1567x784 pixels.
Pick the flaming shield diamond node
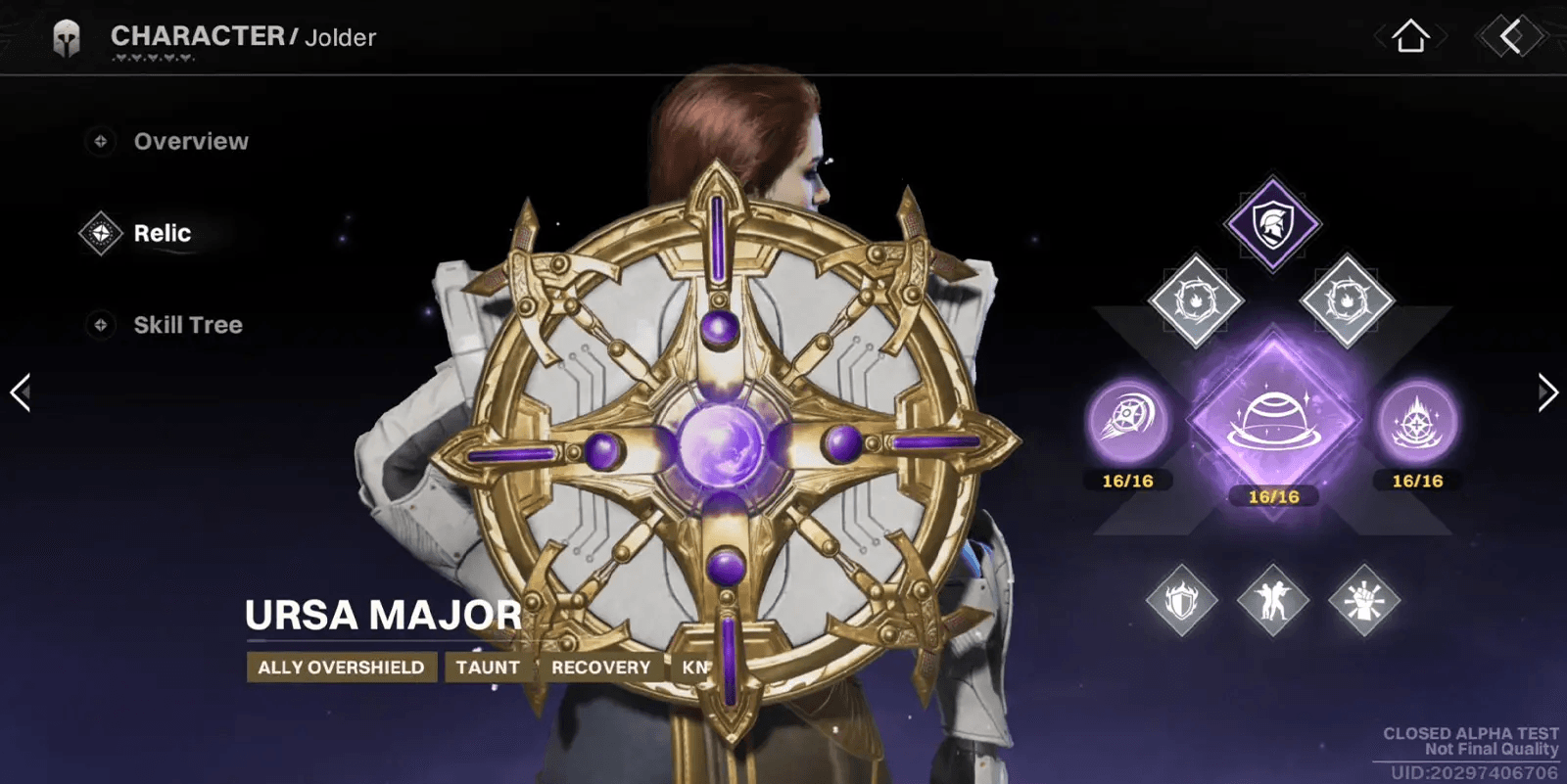click(x=1182, y=600)
